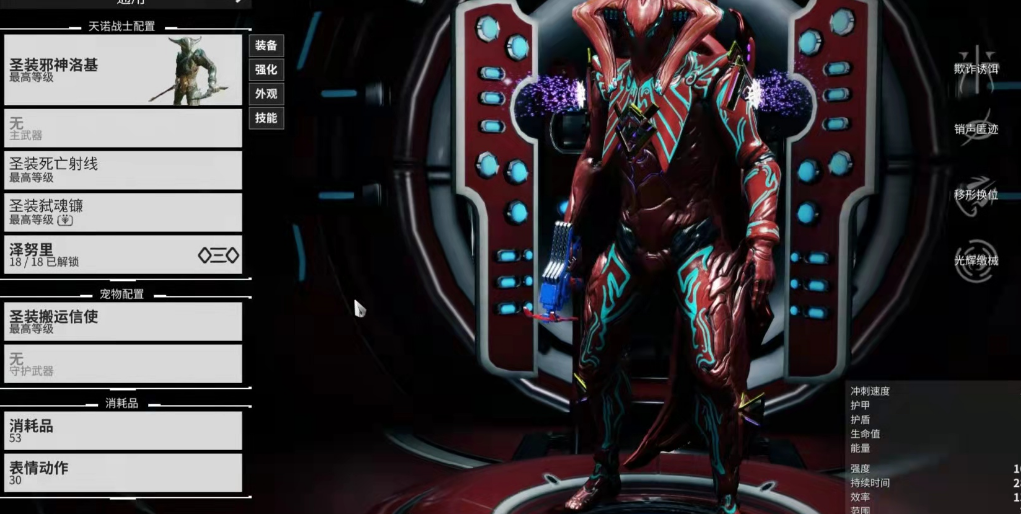
Task: Open the 泽努里 focus school entry
Action: [x=123, y=254]
